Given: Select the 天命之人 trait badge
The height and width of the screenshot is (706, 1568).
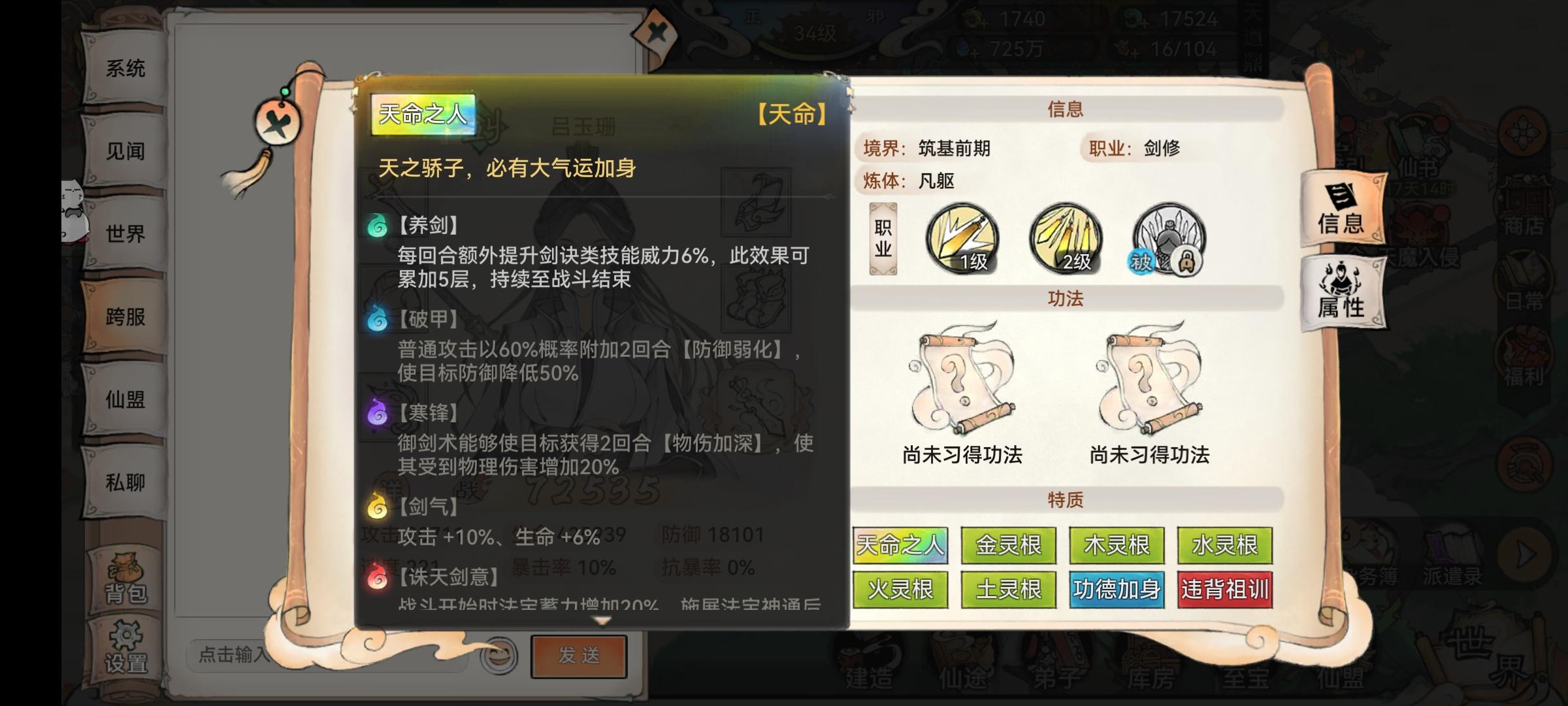Looking at the screenshot, I should click(x=900, y=544).
